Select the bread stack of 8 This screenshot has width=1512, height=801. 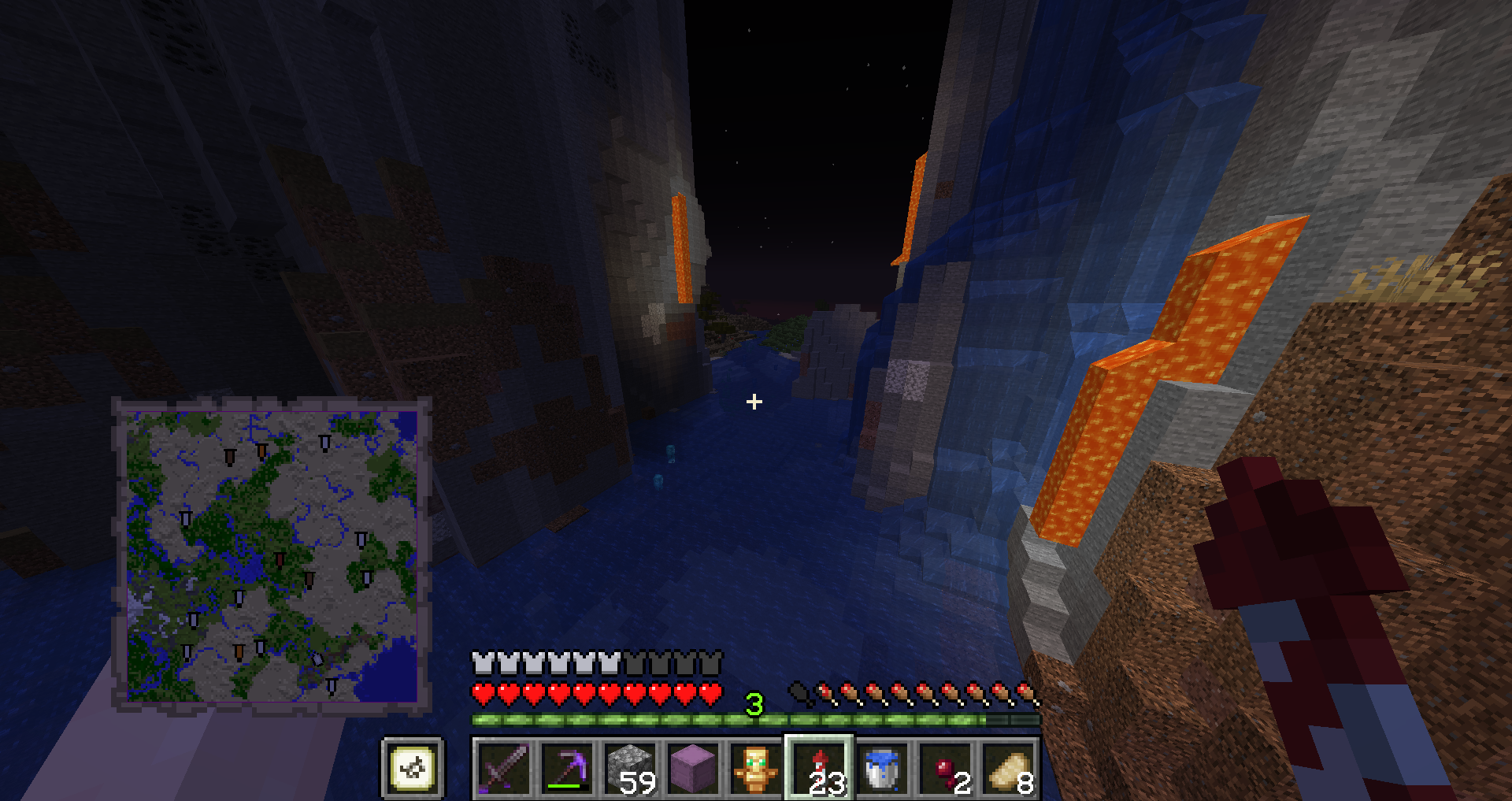click(1008, 768)
